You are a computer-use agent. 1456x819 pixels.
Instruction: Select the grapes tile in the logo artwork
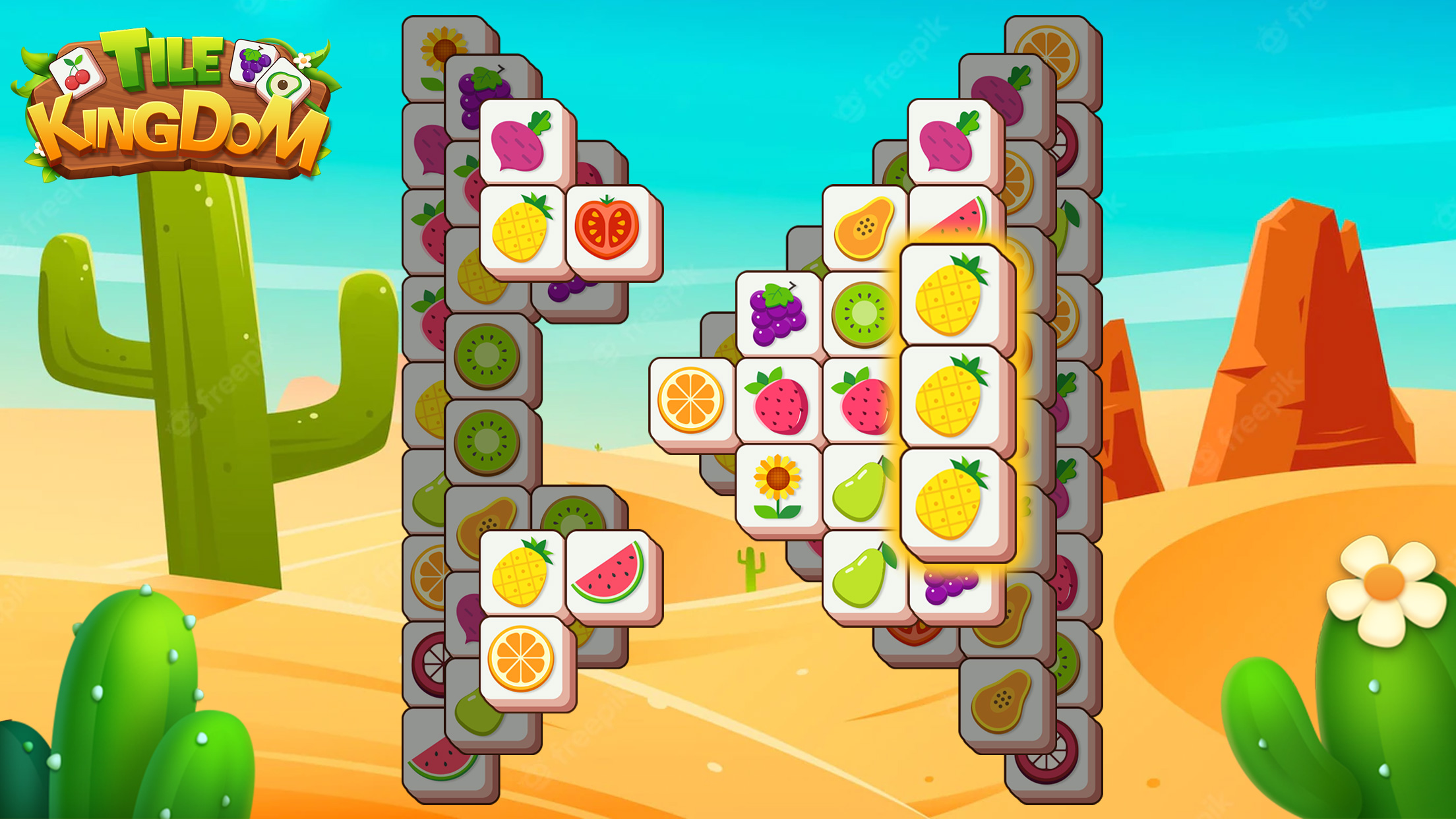(253, 61)
